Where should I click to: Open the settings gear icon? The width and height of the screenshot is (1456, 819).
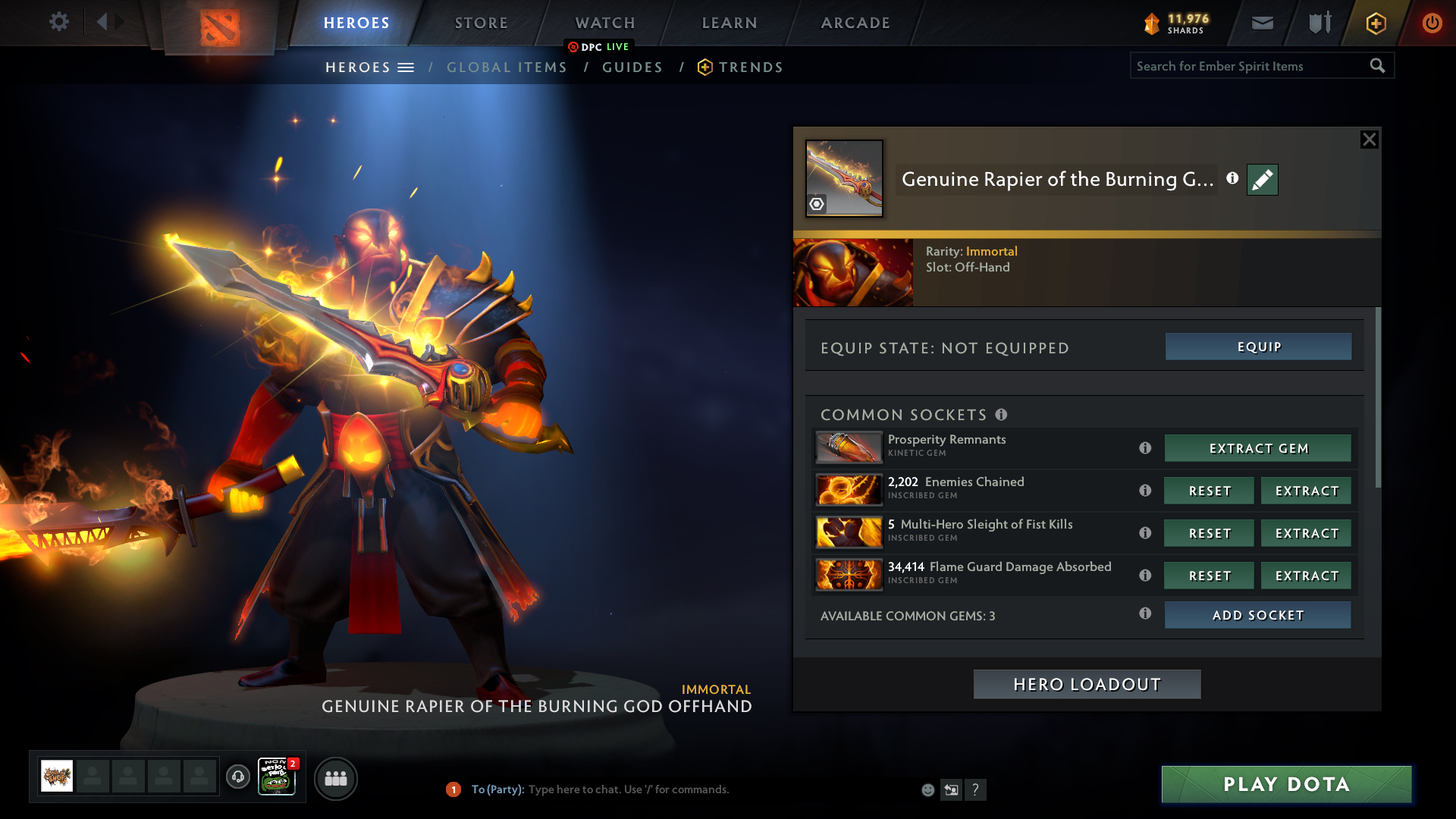tap(59, 22)
